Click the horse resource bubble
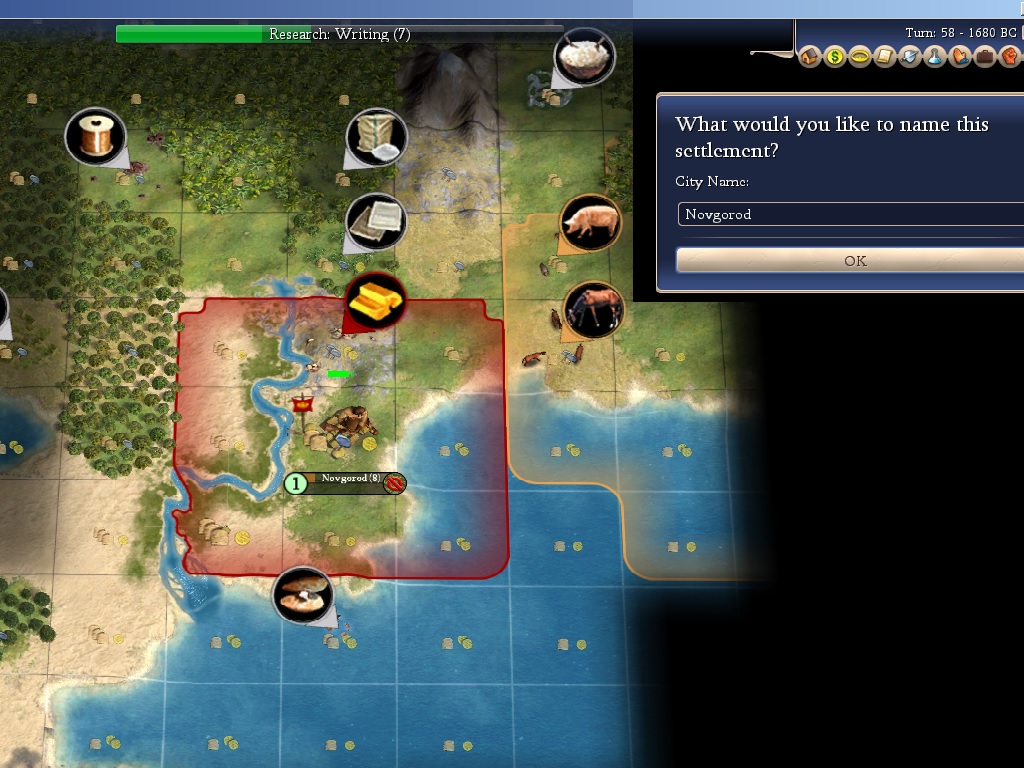Image resolution: width=1024 pixels, height=768 pixels. tap(593, 309)
